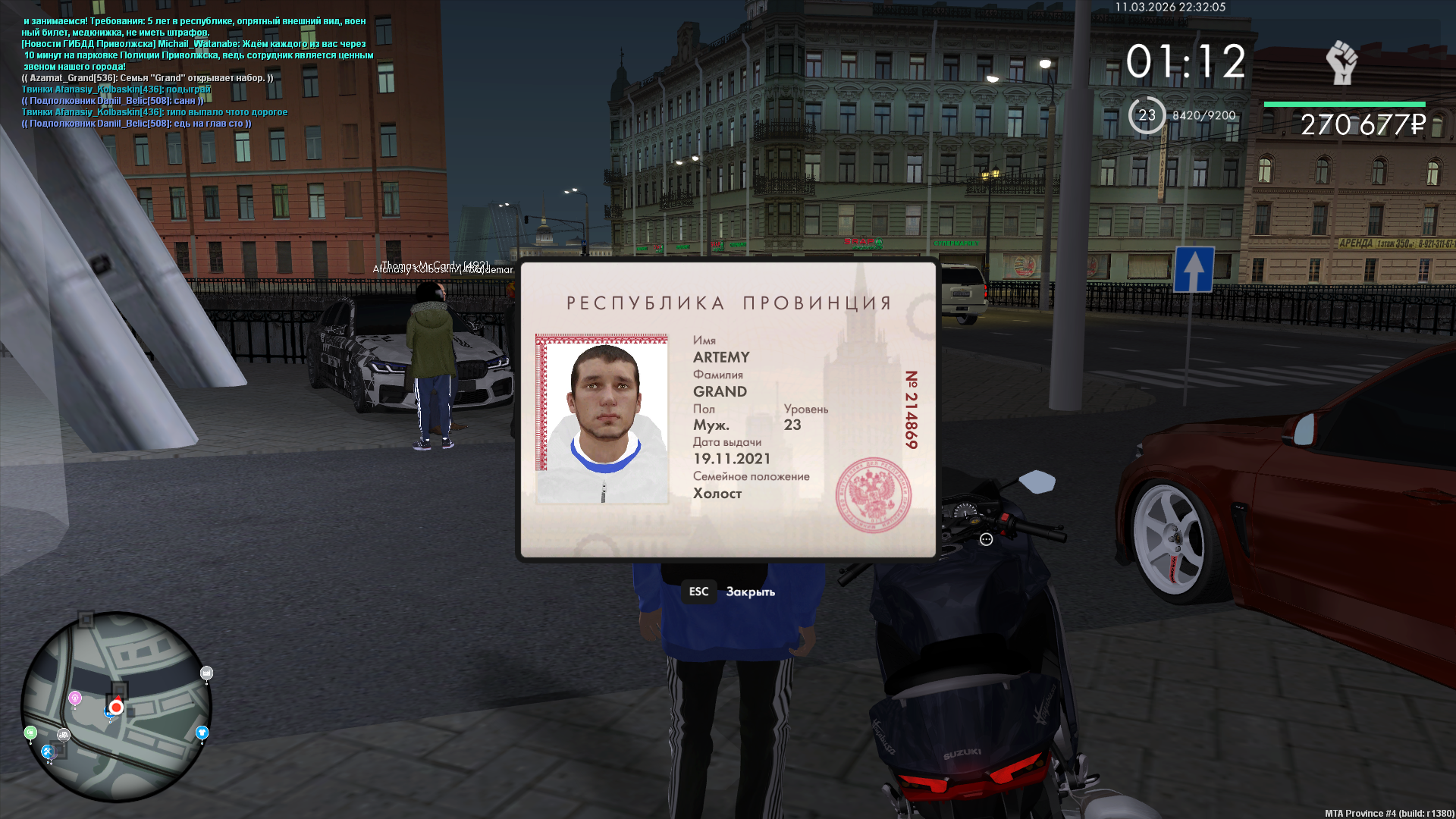Click the blue t-shirt clothing shop marker
Viewport: 1456px width, 819px height.
click(x=202, y=732)
